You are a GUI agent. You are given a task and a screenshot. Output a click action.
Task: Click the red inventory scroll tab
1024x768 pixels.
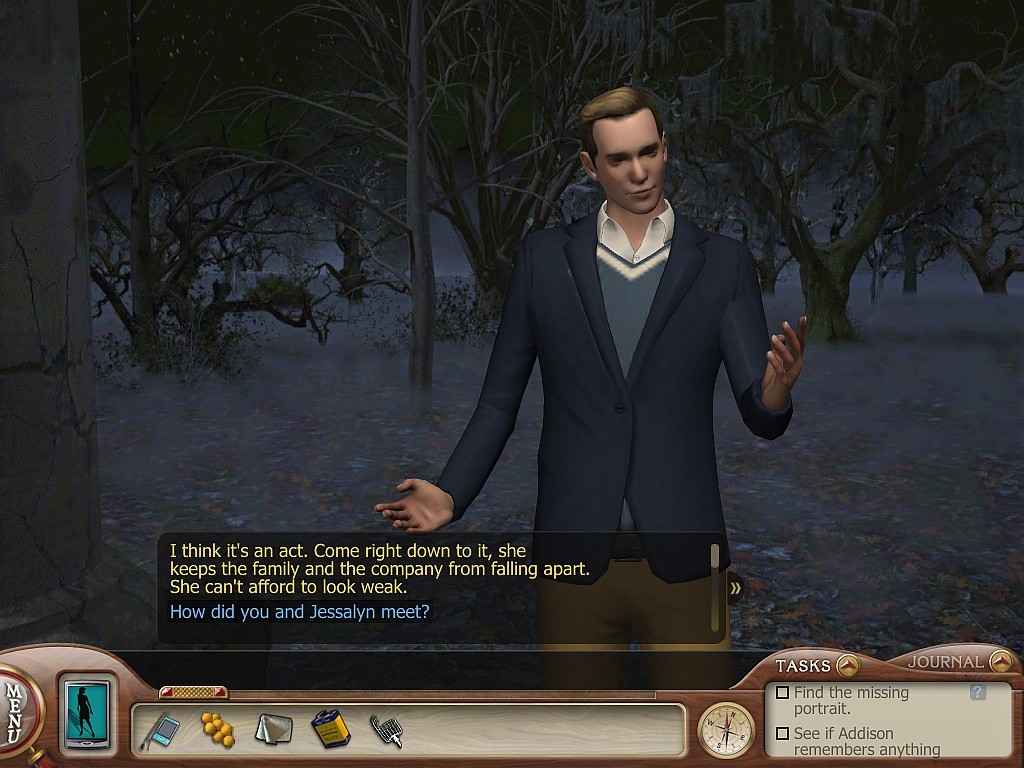pos(193,692)
